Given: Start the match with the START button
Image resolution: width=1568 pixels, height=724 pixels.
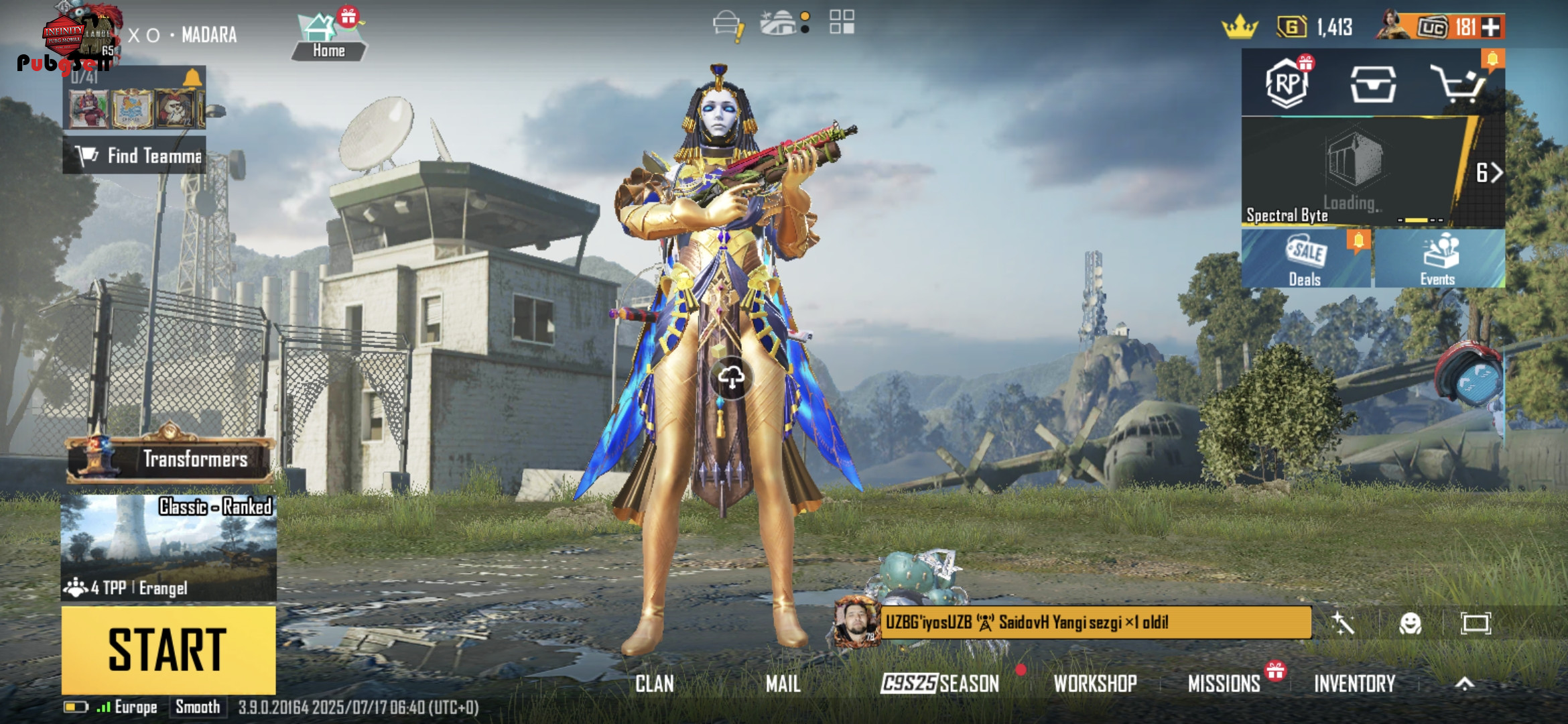Looking at the screenshot, I should point(168,650).
